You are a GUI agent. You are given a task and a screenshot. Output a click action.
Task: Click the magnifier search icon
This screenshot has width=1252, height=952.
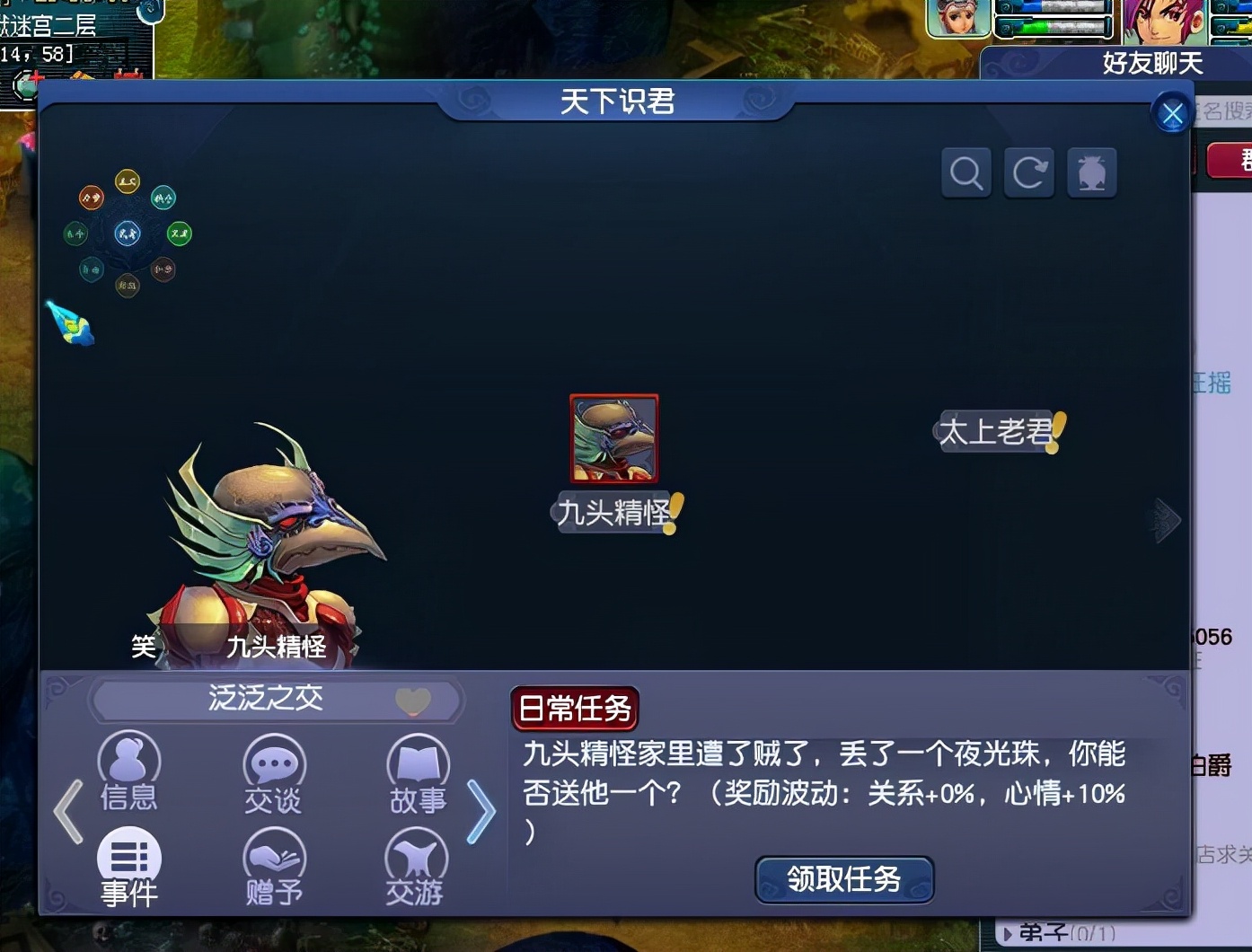click(x=965, y=172)
